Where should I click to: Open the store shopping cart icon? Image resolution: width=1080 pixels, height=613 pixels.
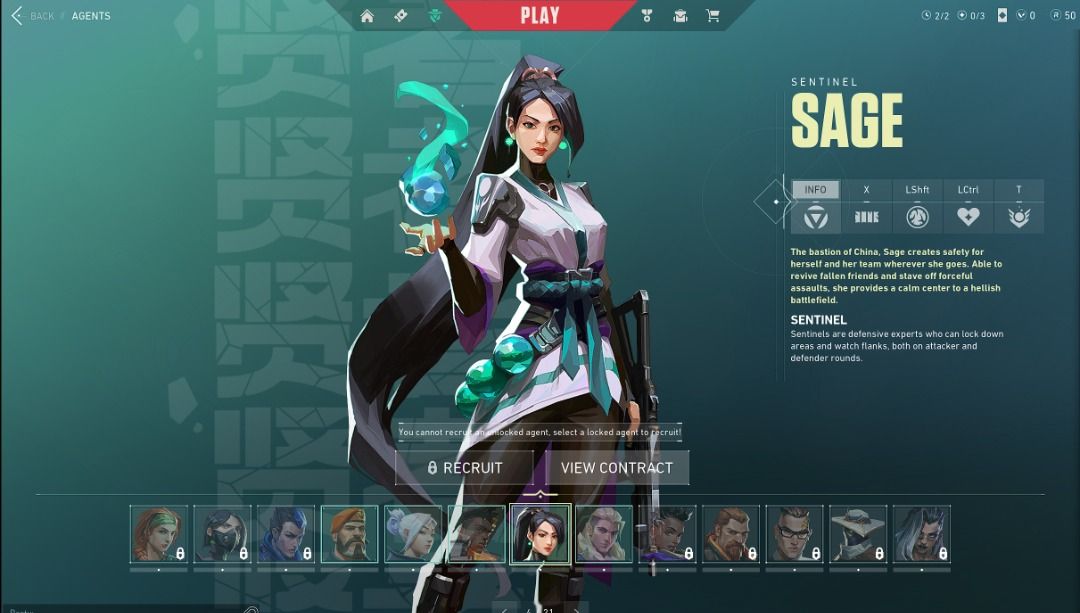(x=712, y=16)
